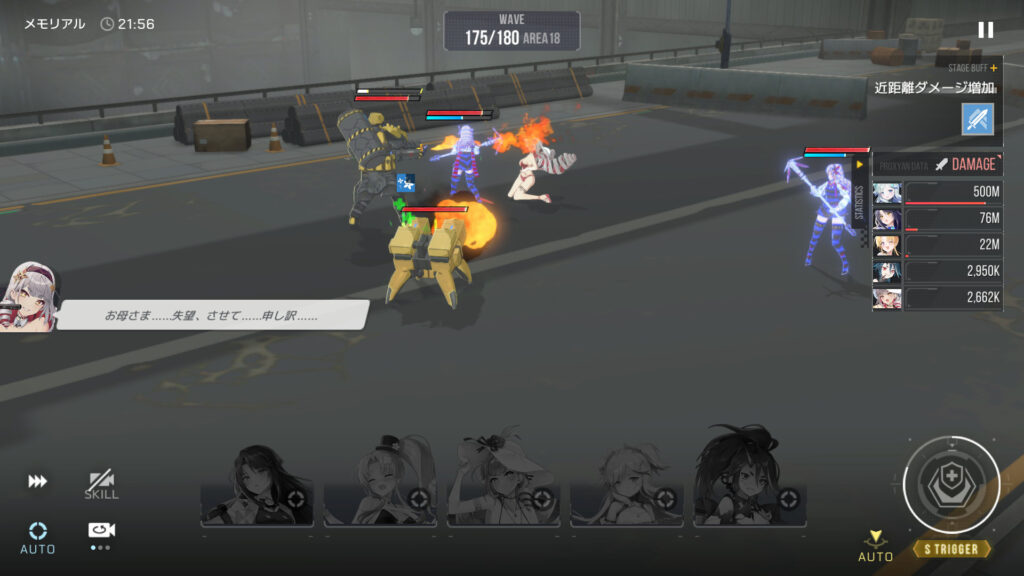Image resolution: width=1024 pixels, height=576 pixels.
Task: Open the melee damage stage buff icon
Action: [976, 119]
